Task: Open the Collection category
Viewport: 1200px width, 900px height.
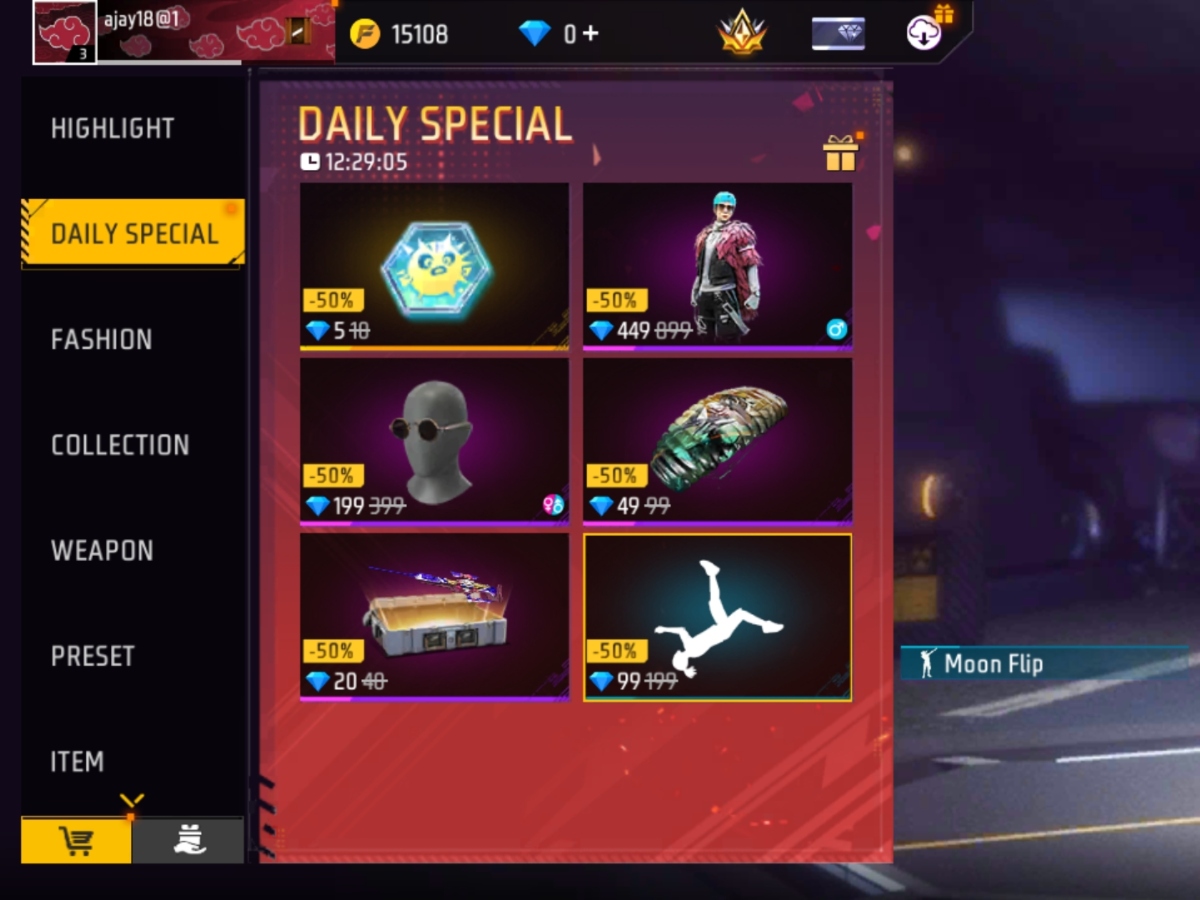Action: point(120,445)
